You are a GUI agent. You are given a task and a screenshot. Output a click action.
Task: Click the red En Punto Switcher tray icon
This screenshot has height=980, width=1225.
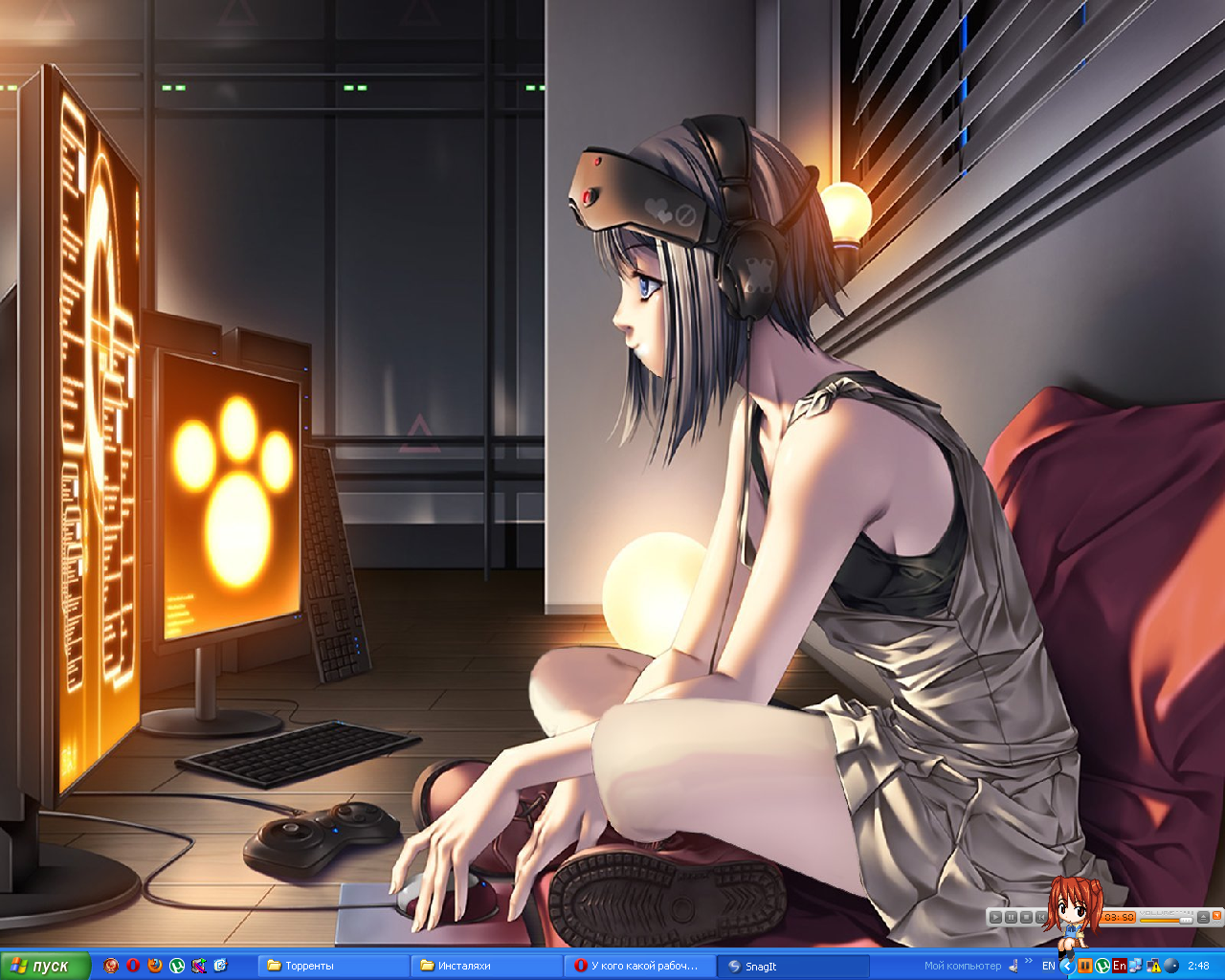[1120, 966]
